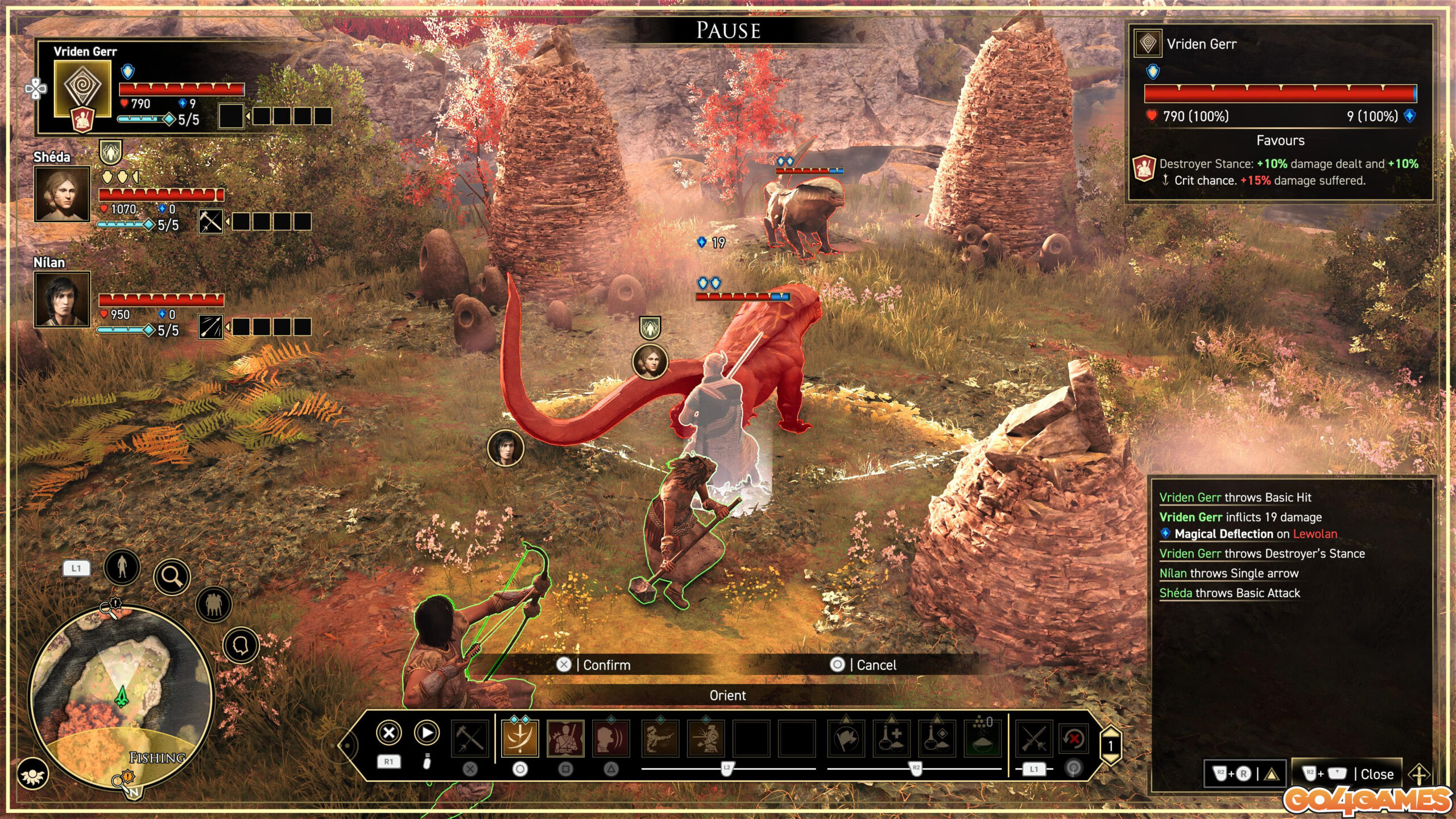
Task: Use the armored strike skill icon
Action: click(706, 738)
